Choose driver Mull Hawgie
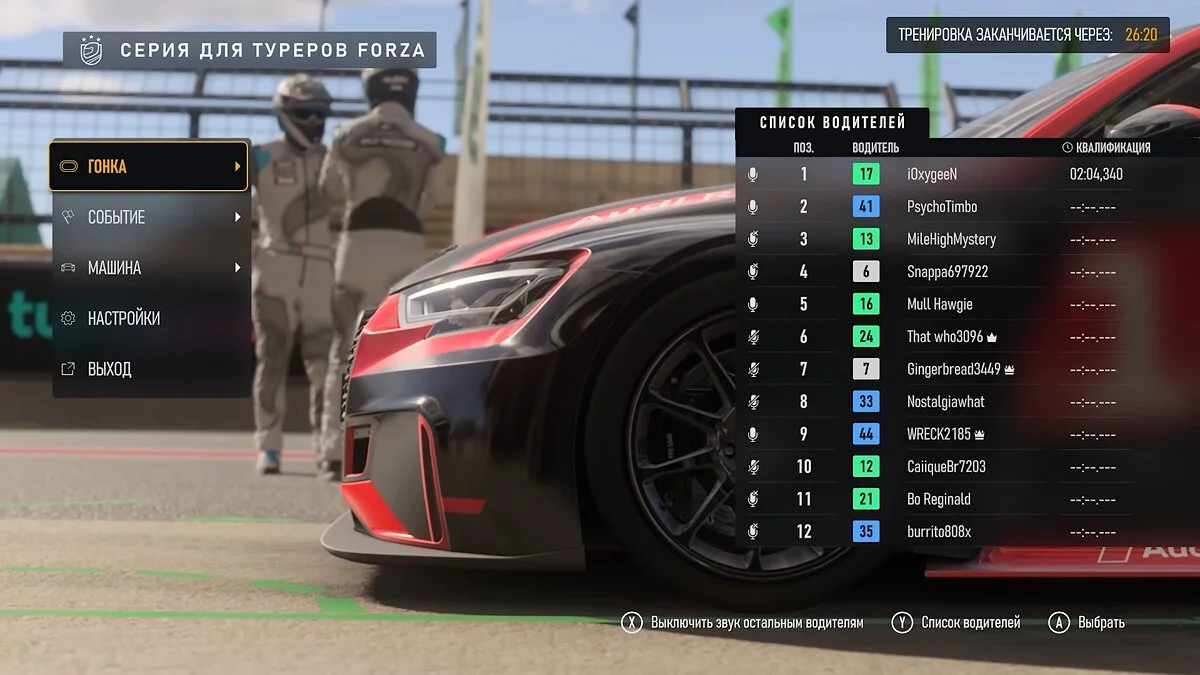 [939, 304]
